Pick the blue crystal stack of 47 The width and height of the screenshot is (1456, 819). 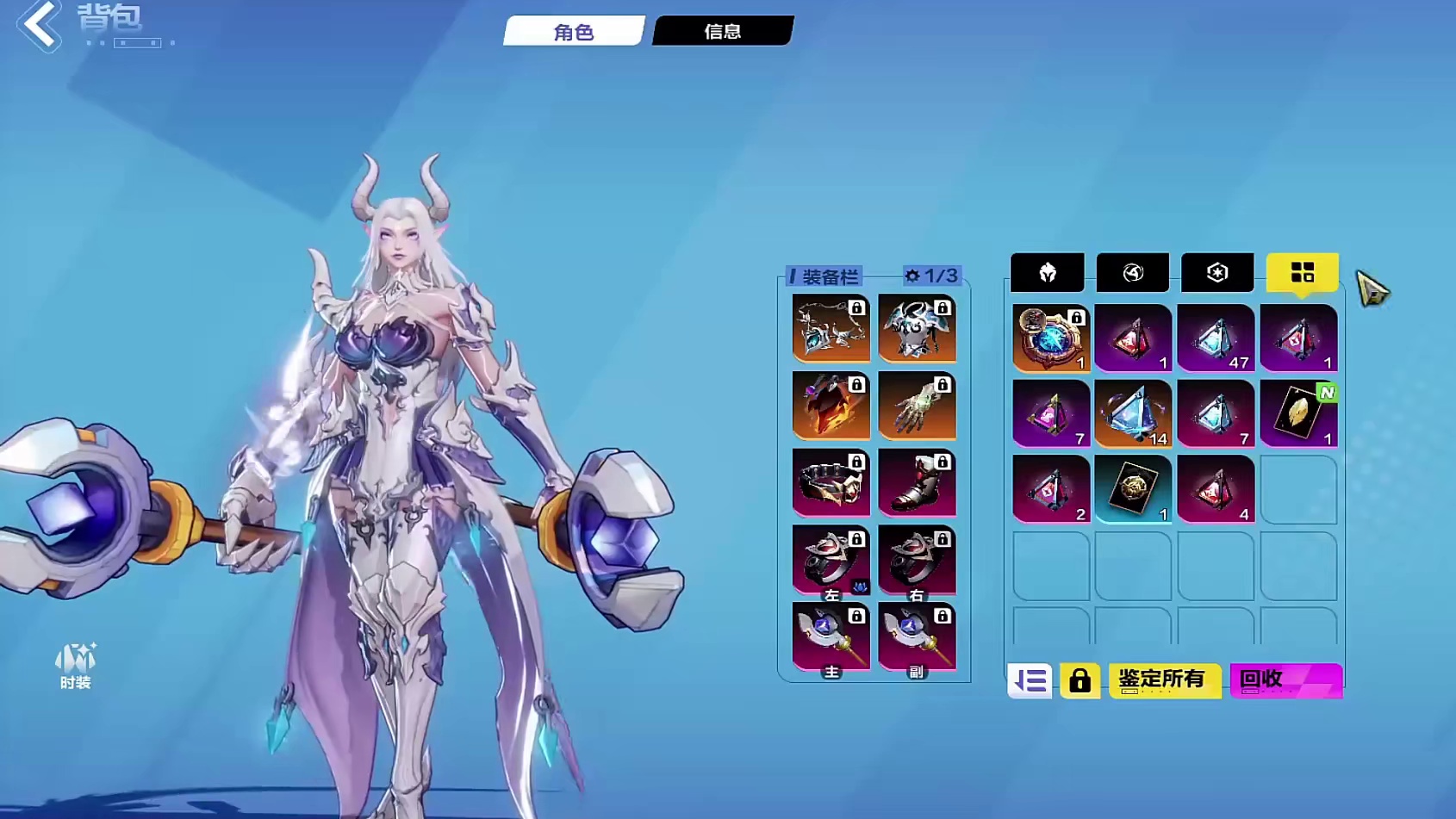point(1216,338)
